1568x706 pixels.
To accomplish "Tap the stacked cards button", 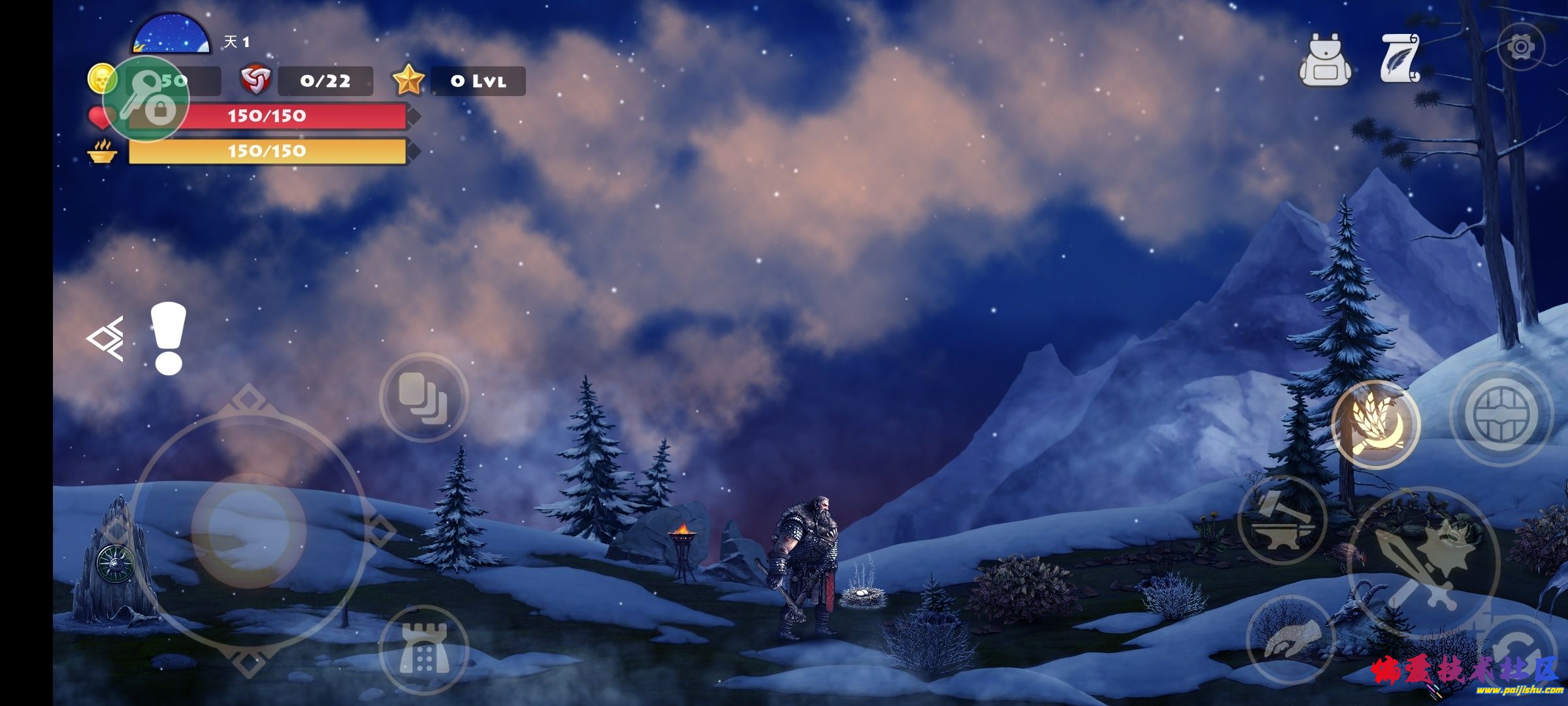I will [x=424, y=397].
